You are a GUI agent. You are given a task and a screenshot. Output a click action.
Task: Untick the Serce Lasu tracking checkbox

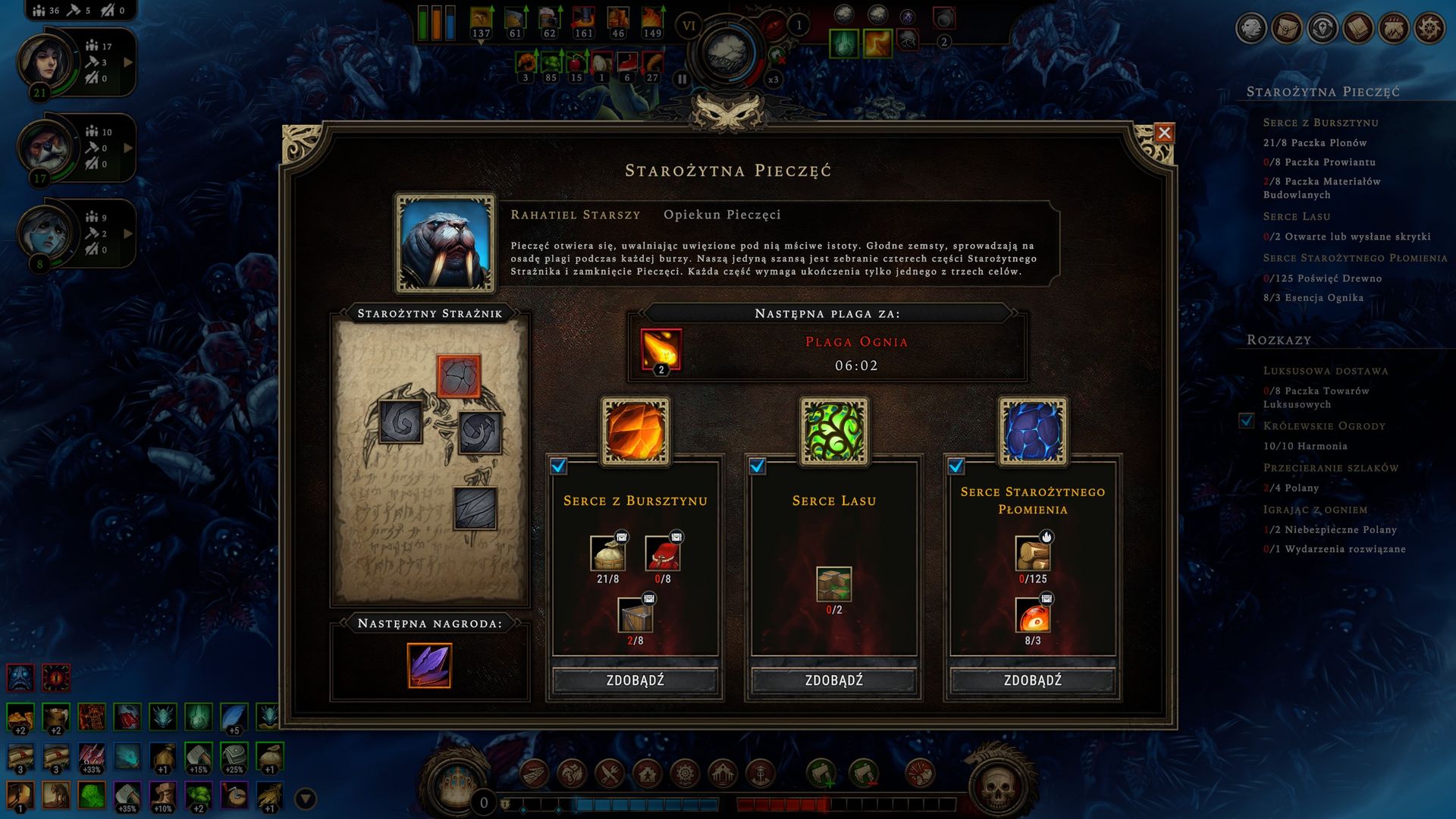(758, 466)
